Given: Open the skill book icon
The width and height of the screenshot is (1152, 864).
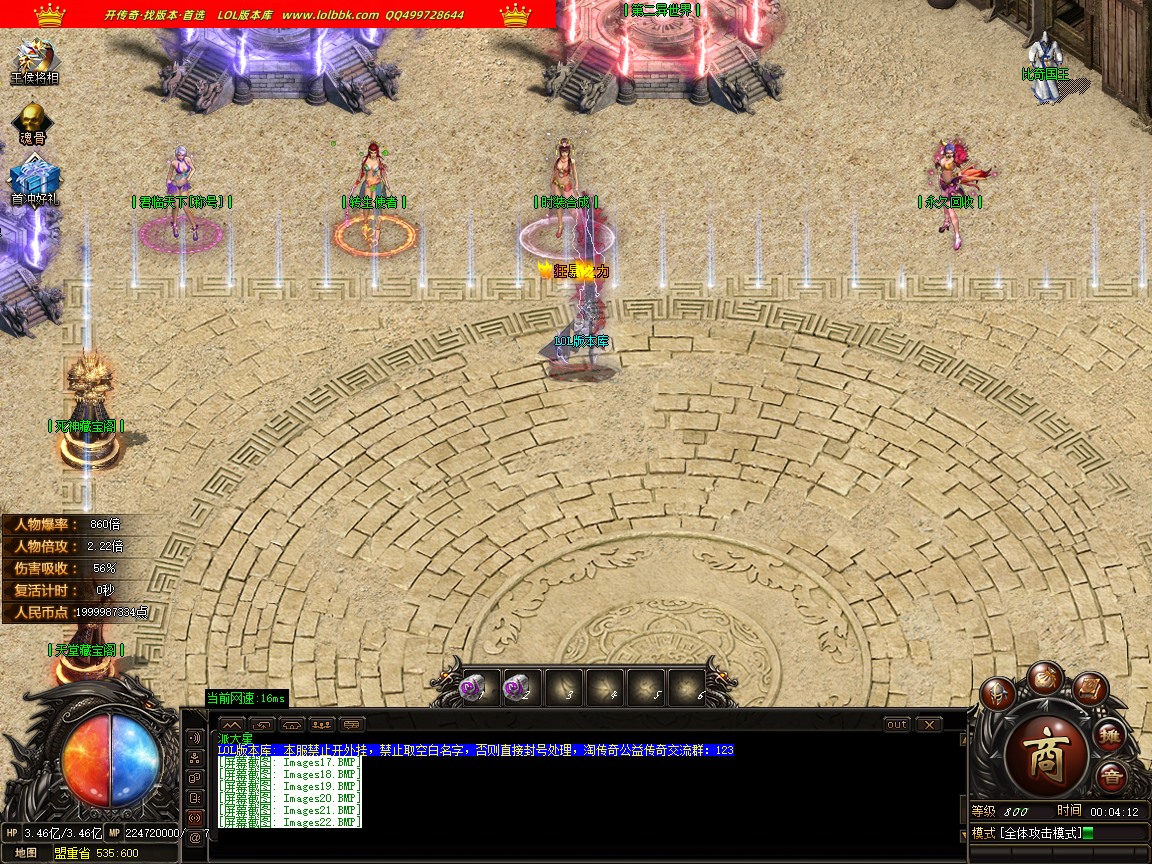Looking at the screenshot, I should pos(1090,689).
